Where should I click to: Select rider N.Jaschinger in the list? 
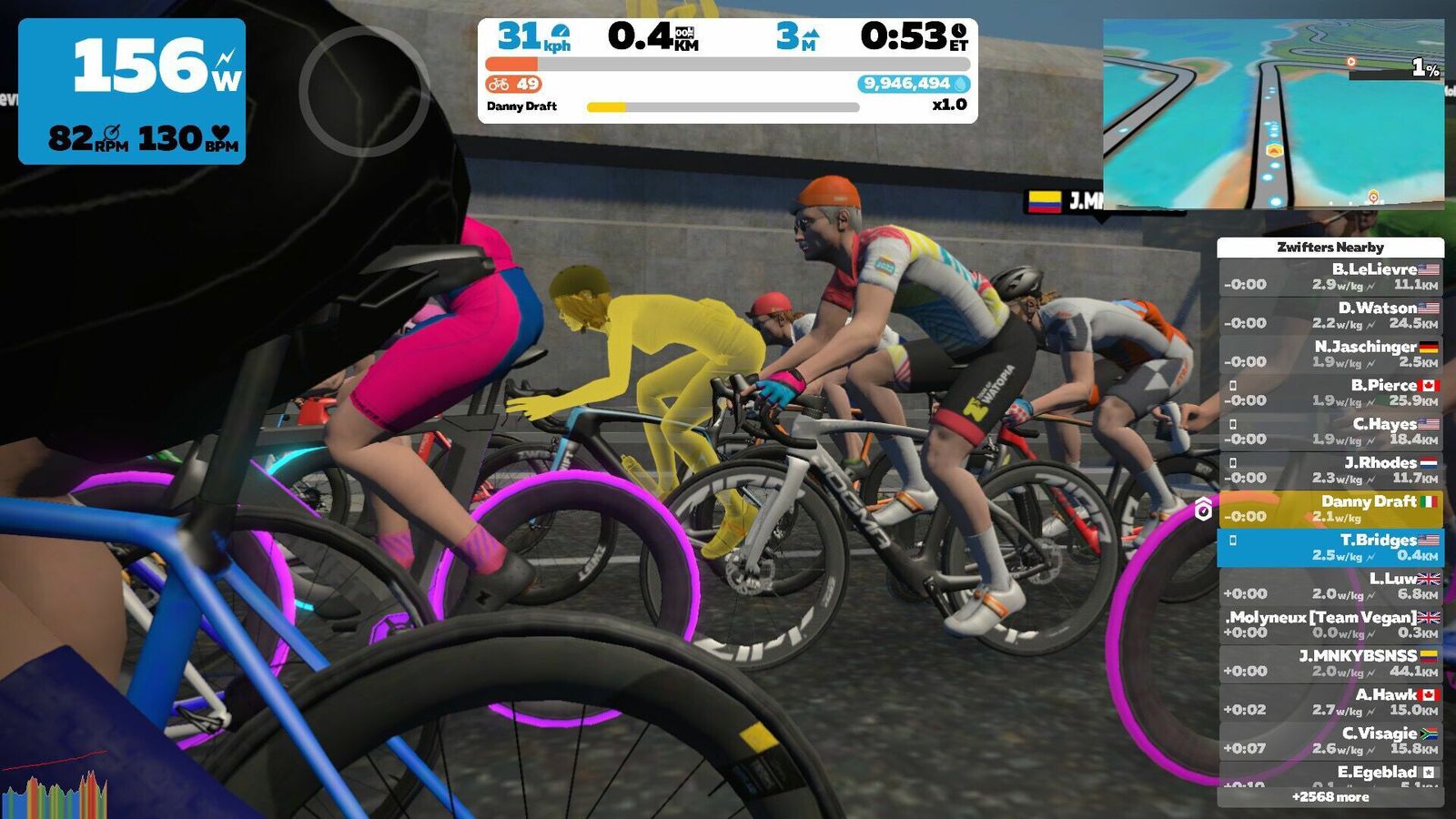1330,354
